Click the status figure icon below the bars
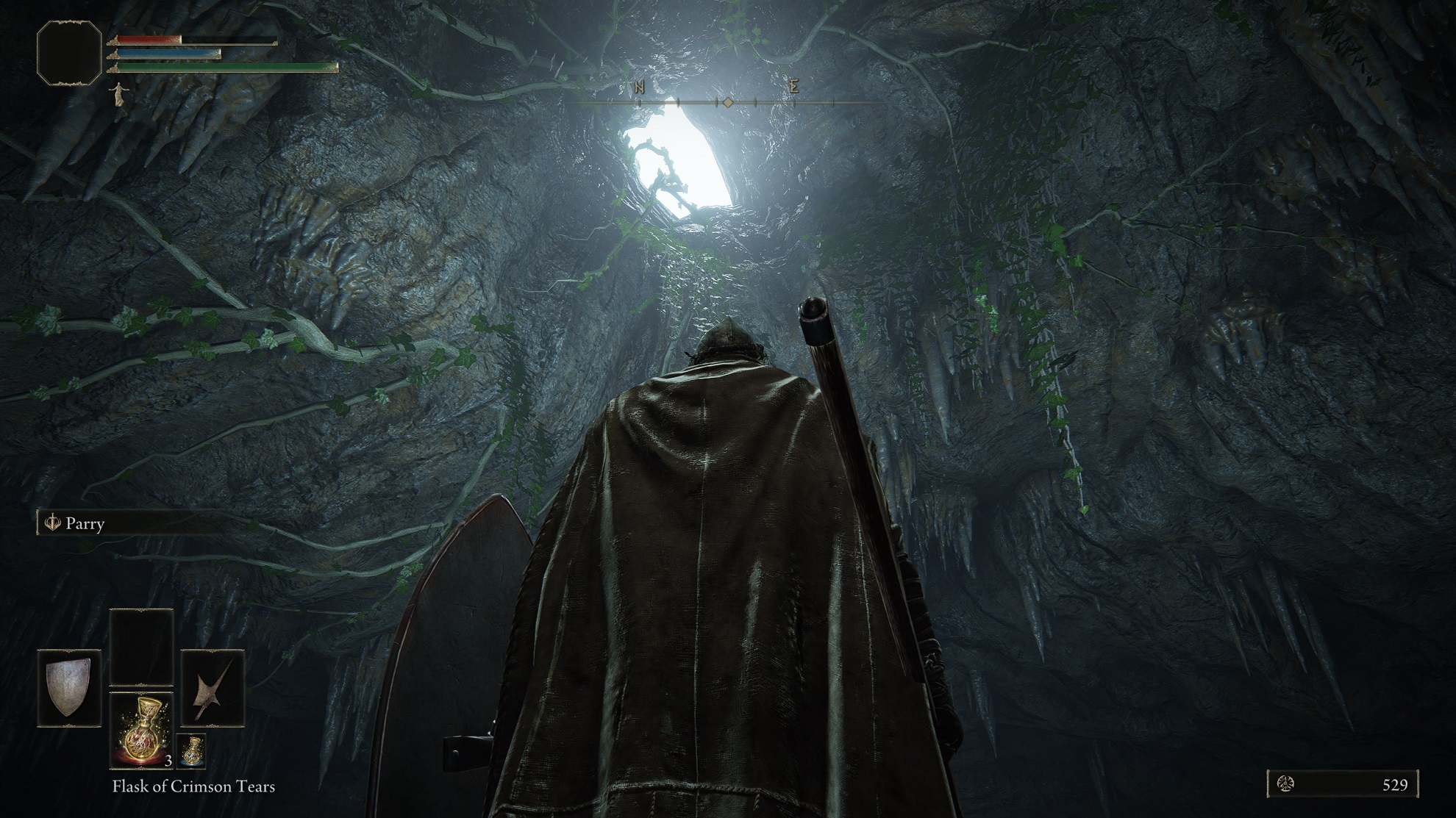1456x818 pixels. click(x=116, y=94)
